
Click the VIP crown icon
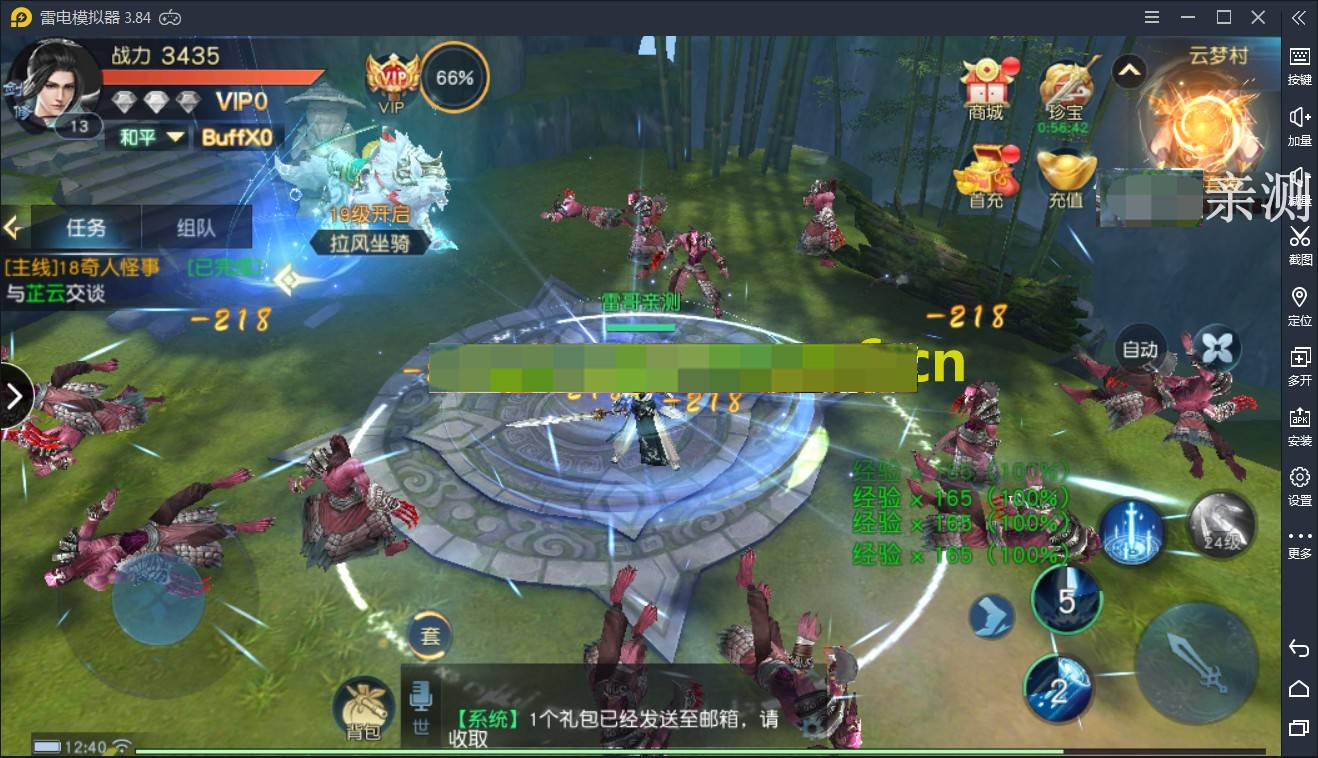click(x=391, y=78)
